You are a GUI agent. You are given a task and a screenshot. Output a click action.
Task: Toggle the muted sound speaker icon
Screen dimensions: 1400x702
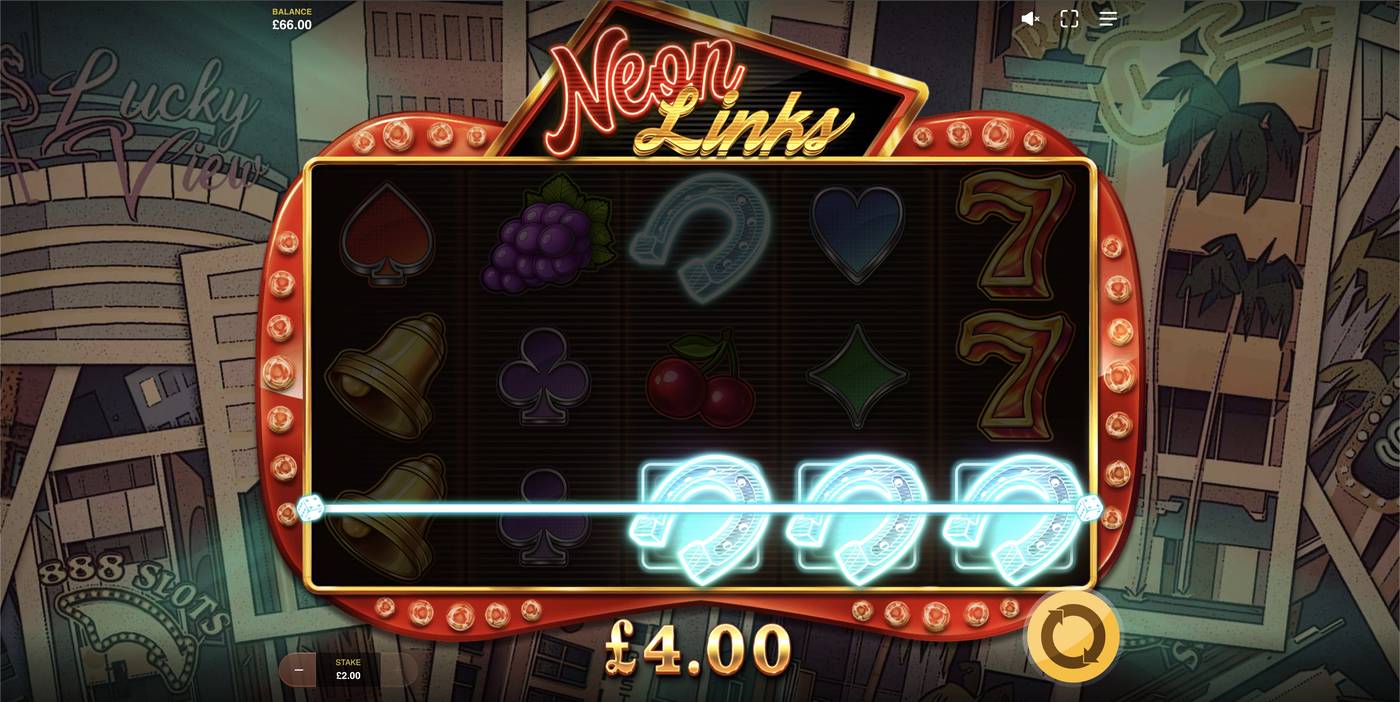point(1030,19)
